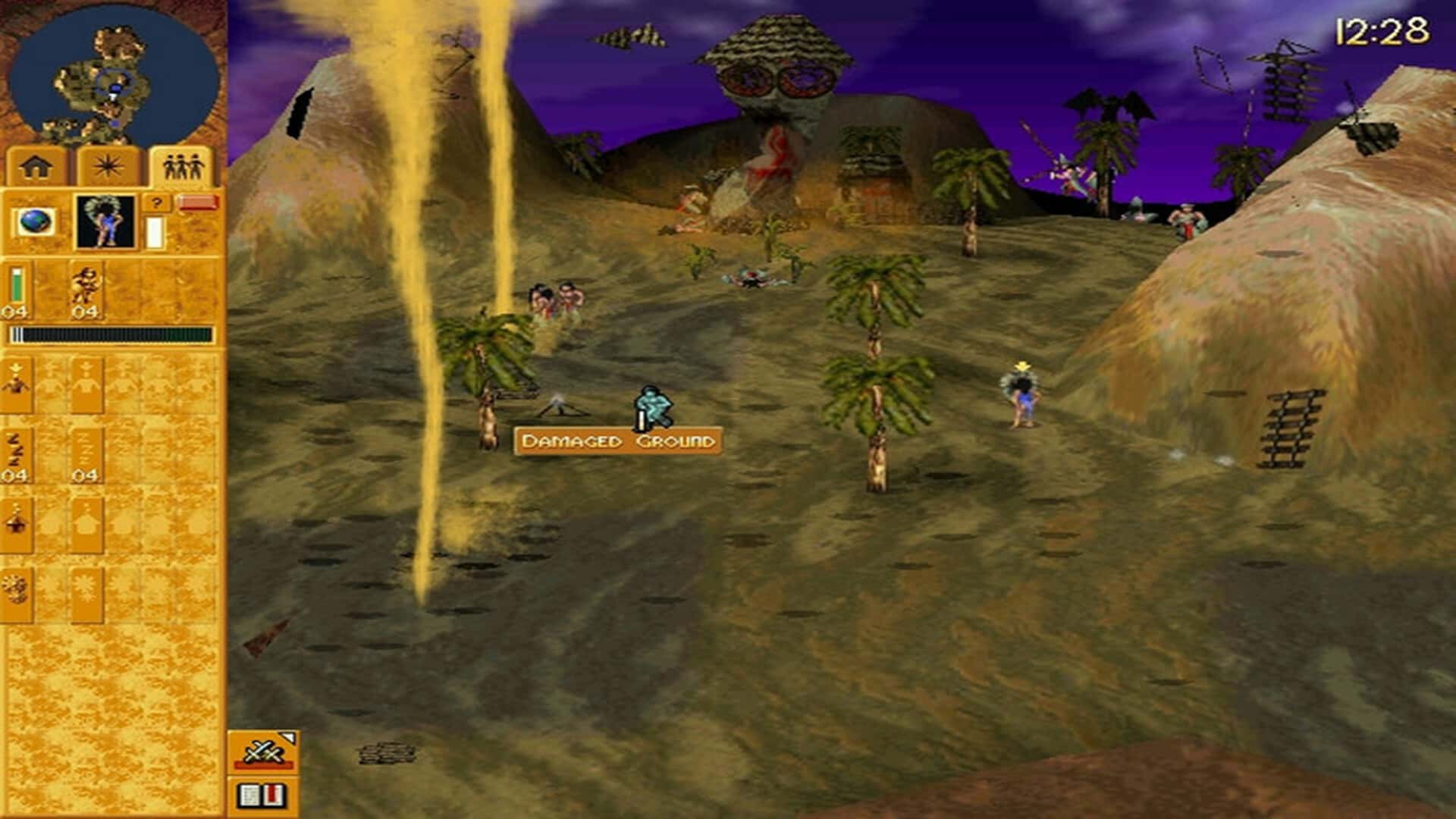Open the world globe view
The image size is (1456, 819).
33,220
